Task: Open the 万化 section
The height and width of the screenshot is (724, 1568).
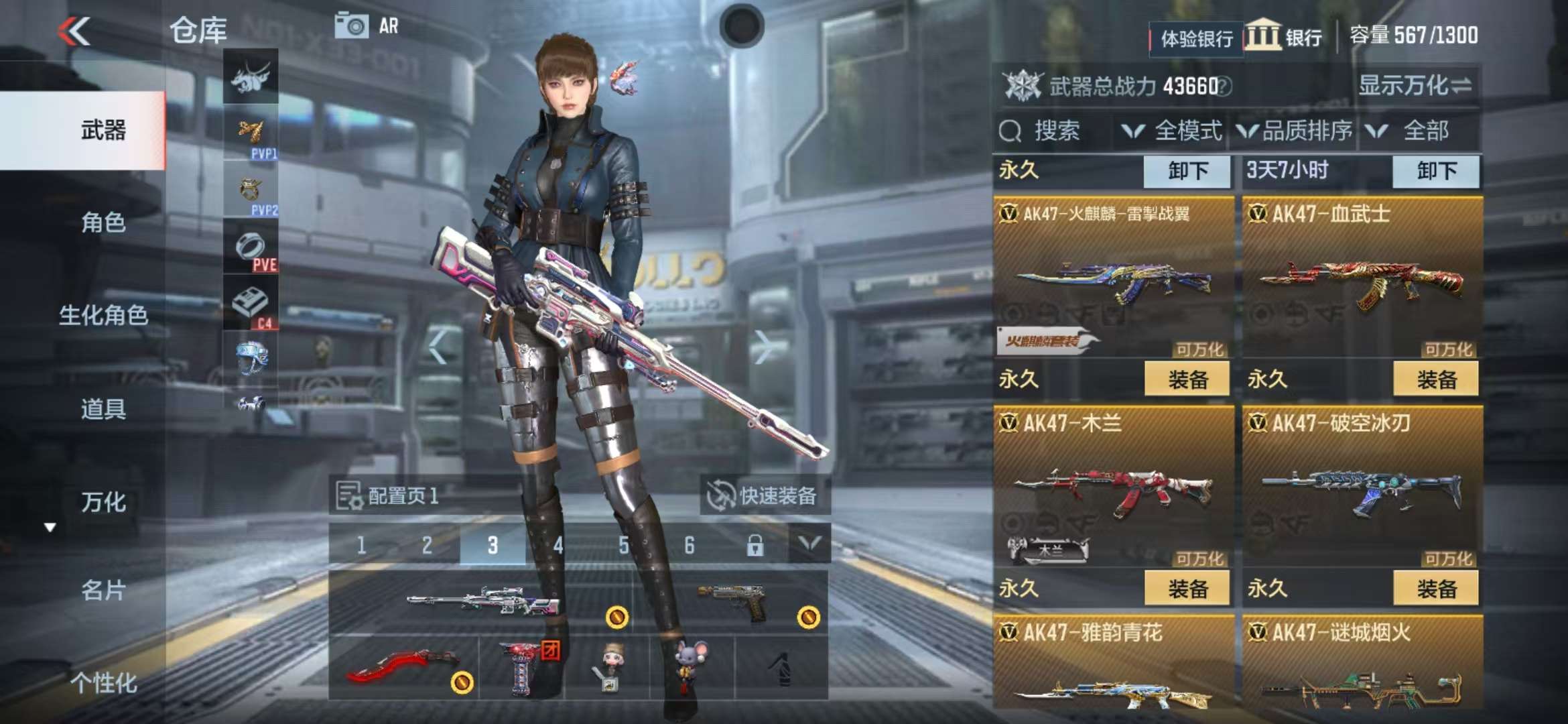Action: click(x=103, y=502)
